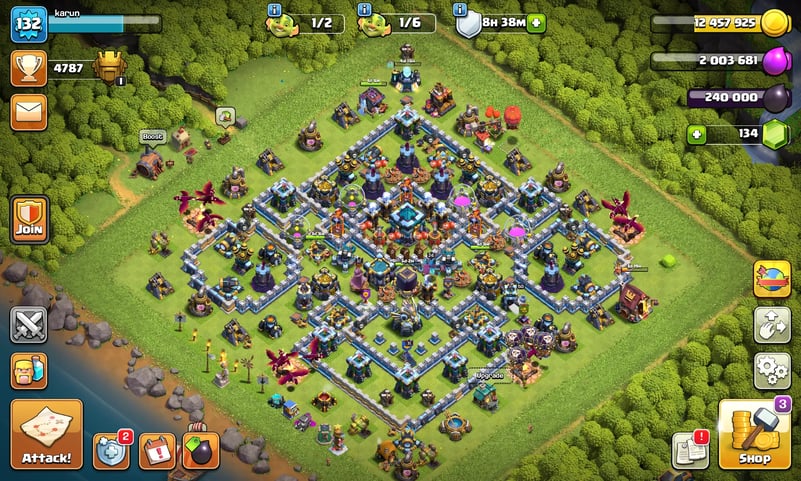Extend shield time with the plus button
Viewport: 801px width, 481px height.
coord(537,23)
